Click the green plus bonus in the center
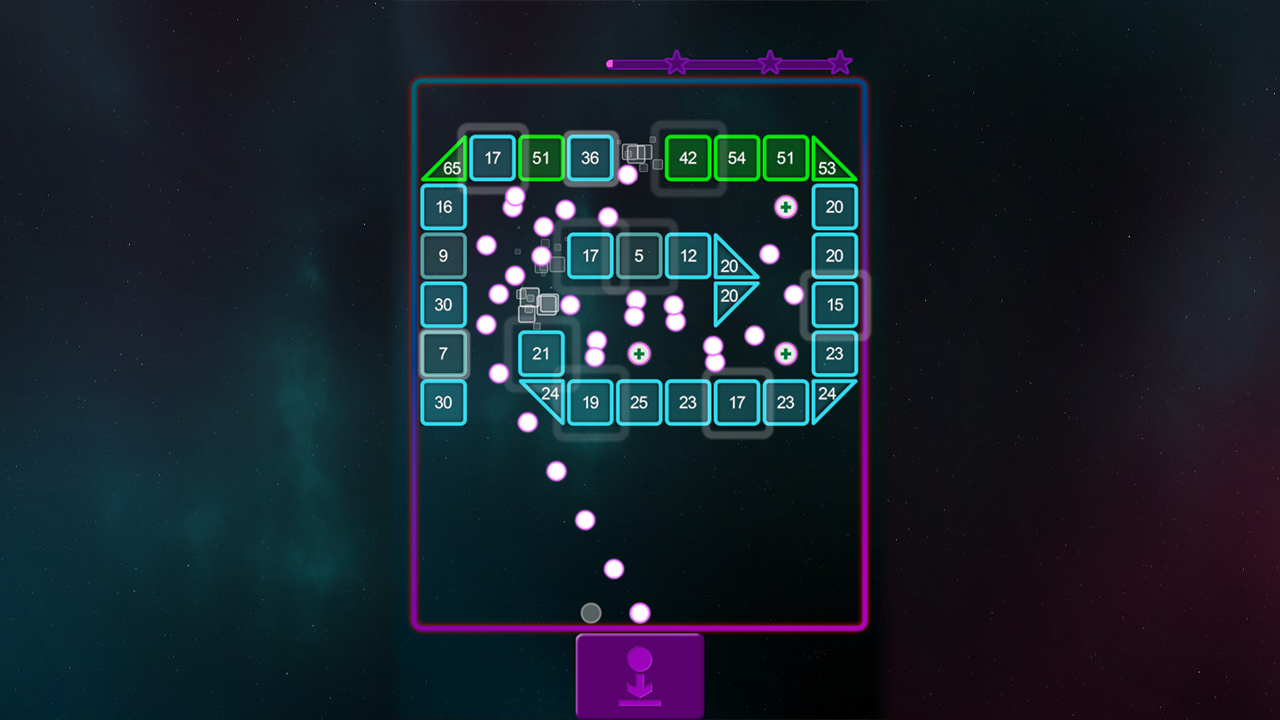Viewport: 1280px width, 720px height. pyautogui.click(x=638, y=353)
